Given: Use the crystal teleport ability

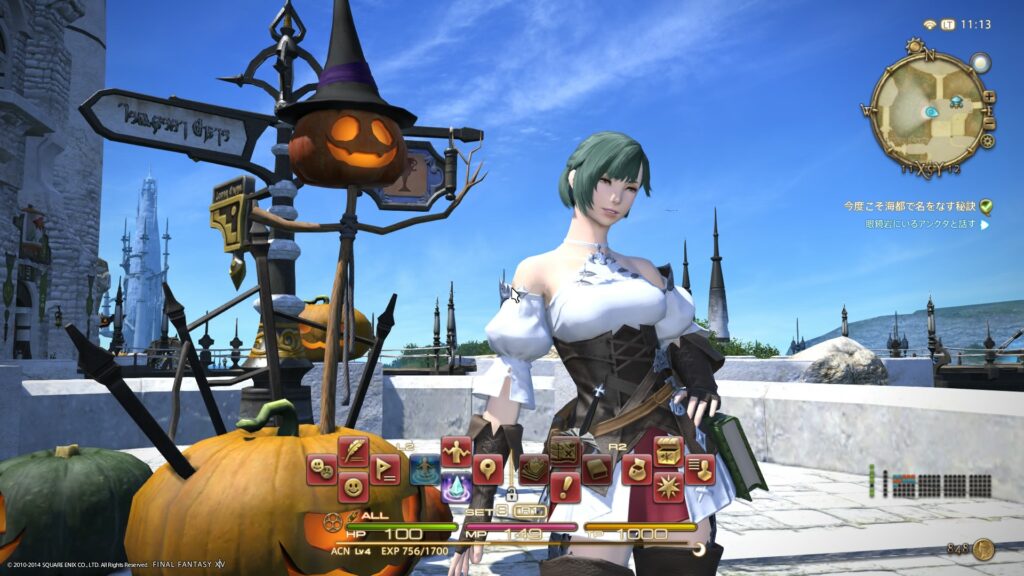Looking at the screenshot, I should click(456, 487).
